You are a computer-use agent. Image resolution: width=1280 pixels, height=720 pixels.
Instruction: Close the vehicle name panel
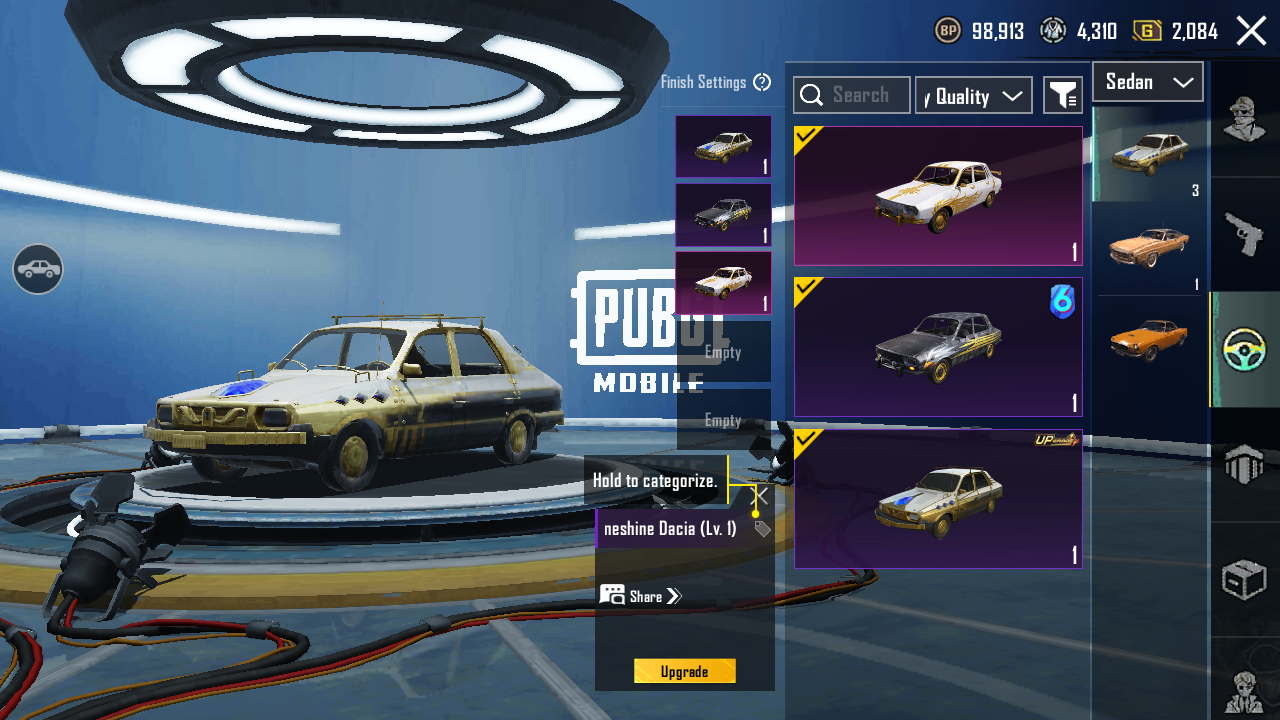pyautogui.click(x=760, y=496)
